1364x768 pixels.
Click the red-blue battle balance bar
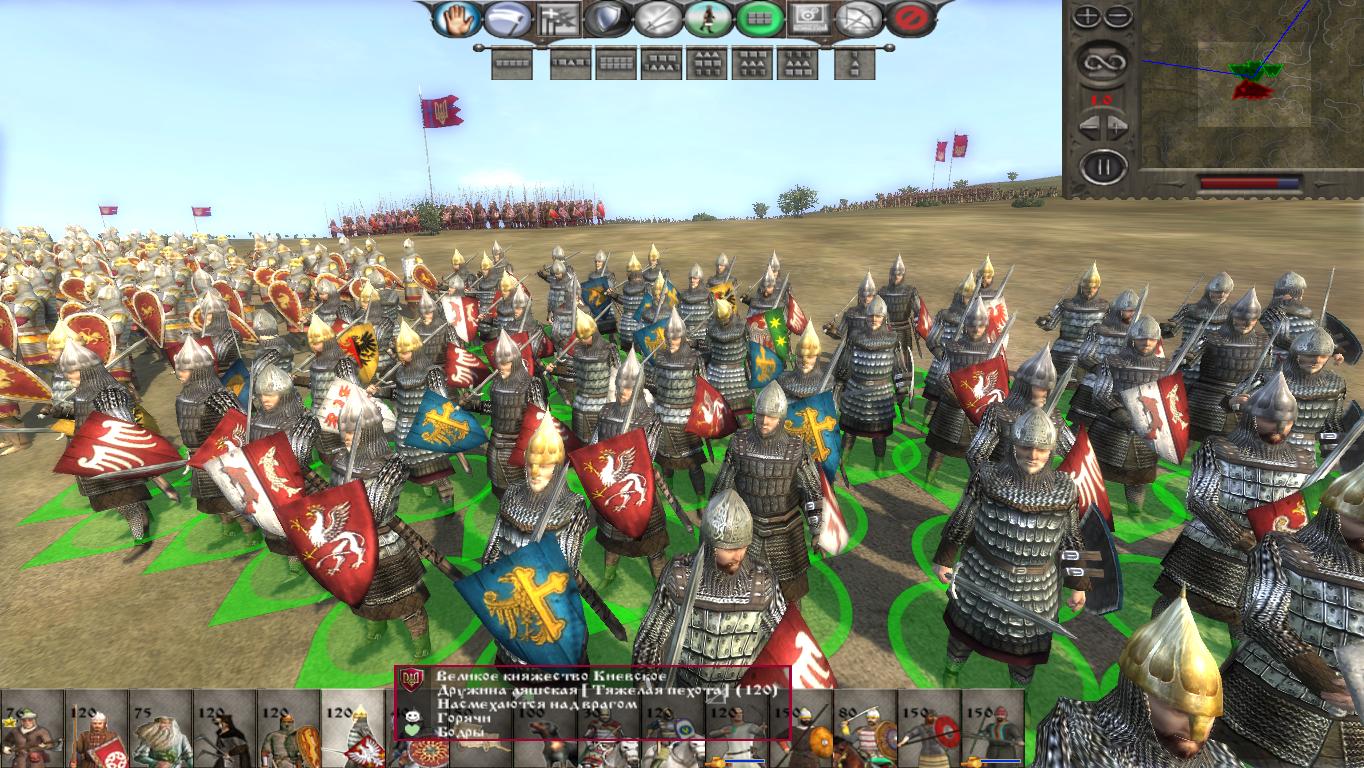click(1248, 182)
